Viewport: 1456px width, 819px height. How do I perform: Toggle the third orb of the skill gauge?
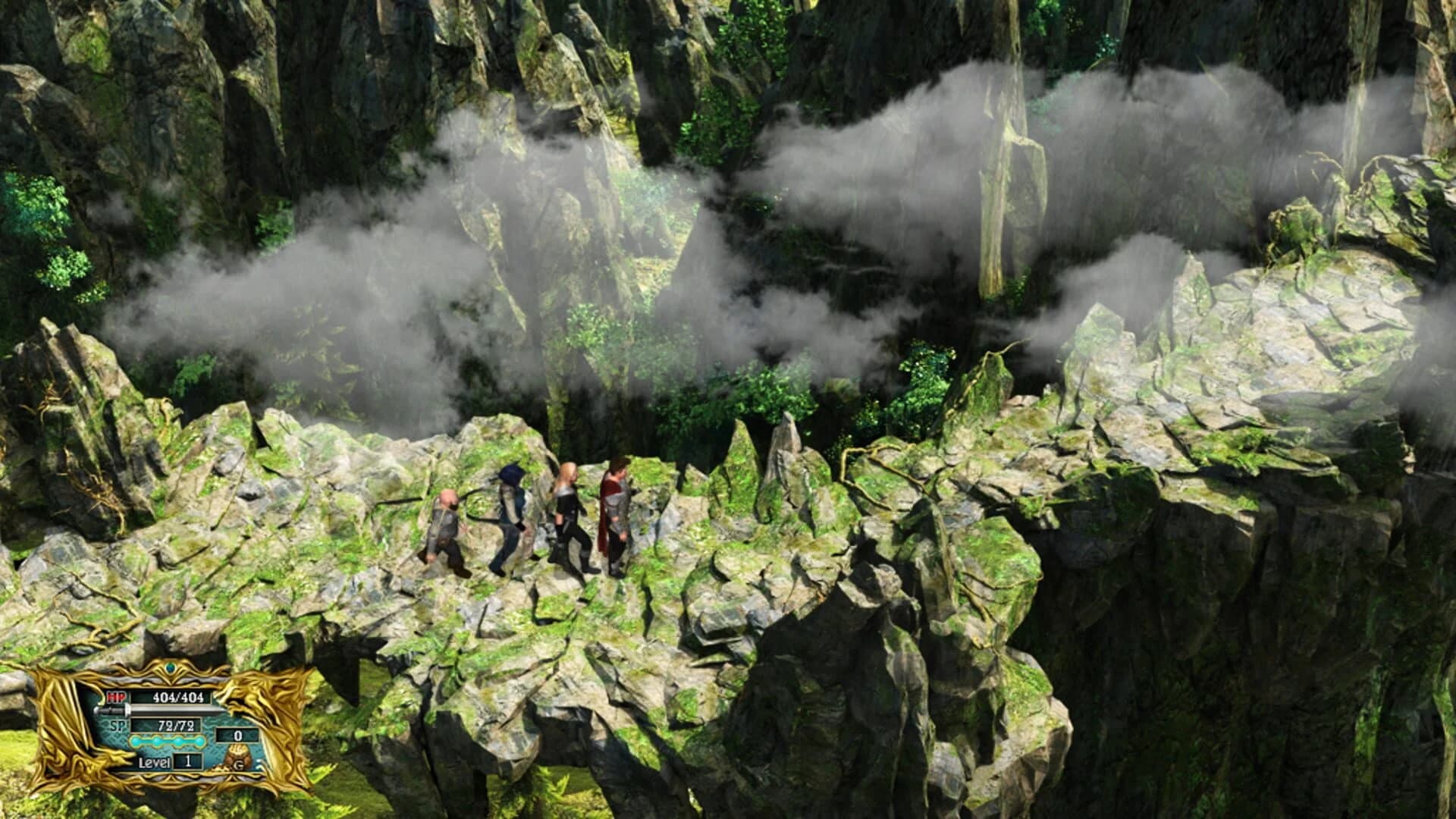pyautogui.click(x=177, y=742)
